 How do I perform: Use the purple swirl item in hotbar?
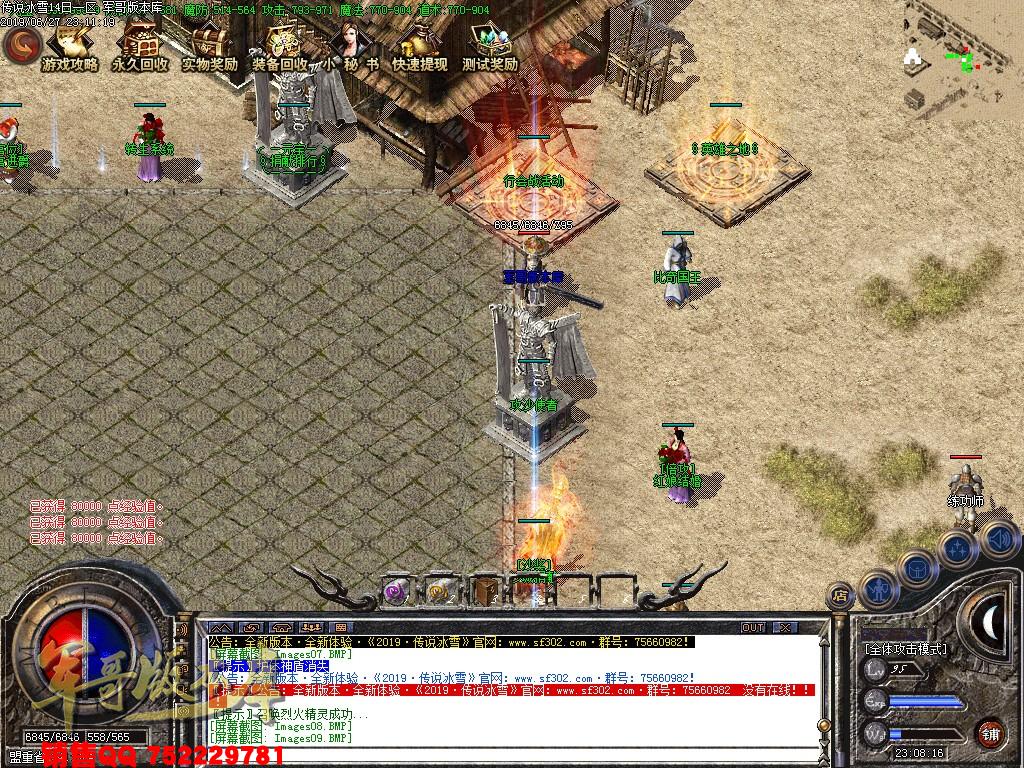(396, 591)
